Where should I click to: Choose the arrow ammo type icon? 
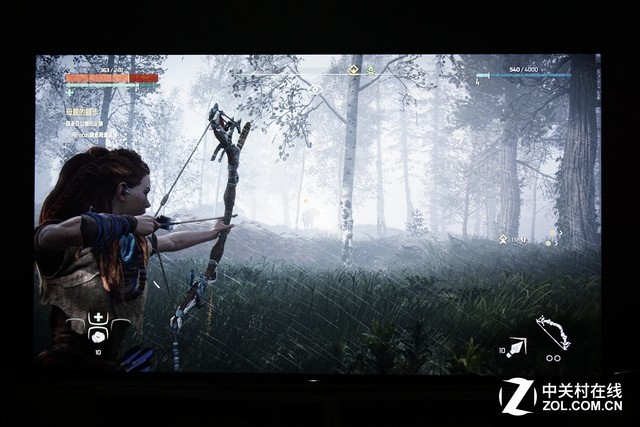click(x=517, y=347)
